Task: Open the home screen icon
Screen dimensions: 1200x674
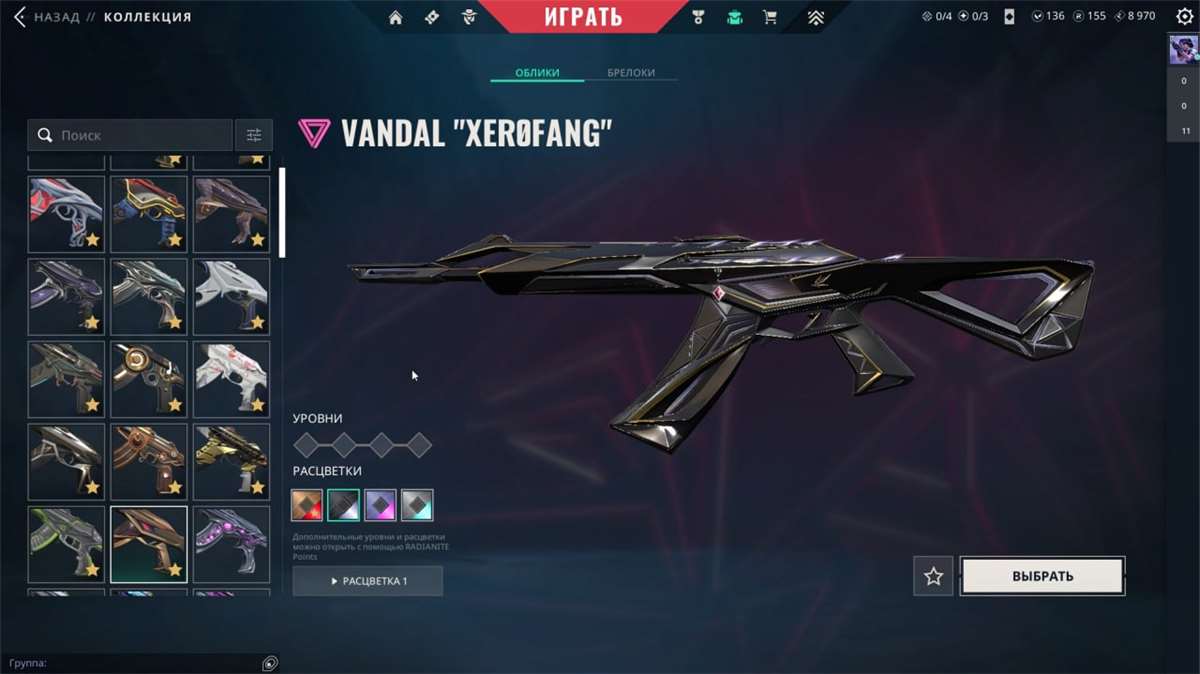Action: click(396, 17)
